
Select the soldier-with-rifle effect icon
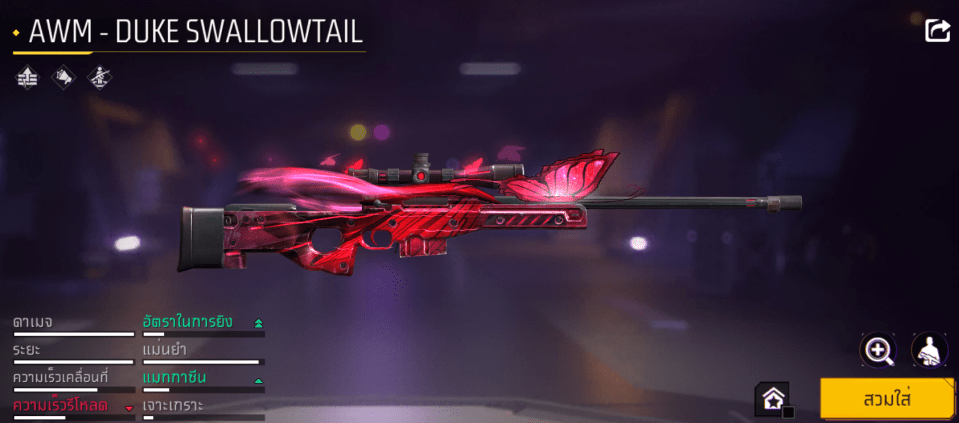click(98, 76)
